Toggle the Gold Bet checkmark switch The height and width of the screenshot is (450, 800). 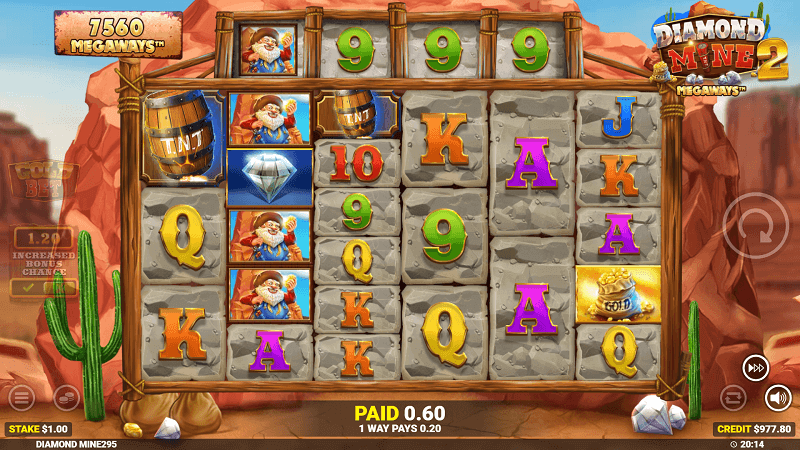click(x=43, y=288)
